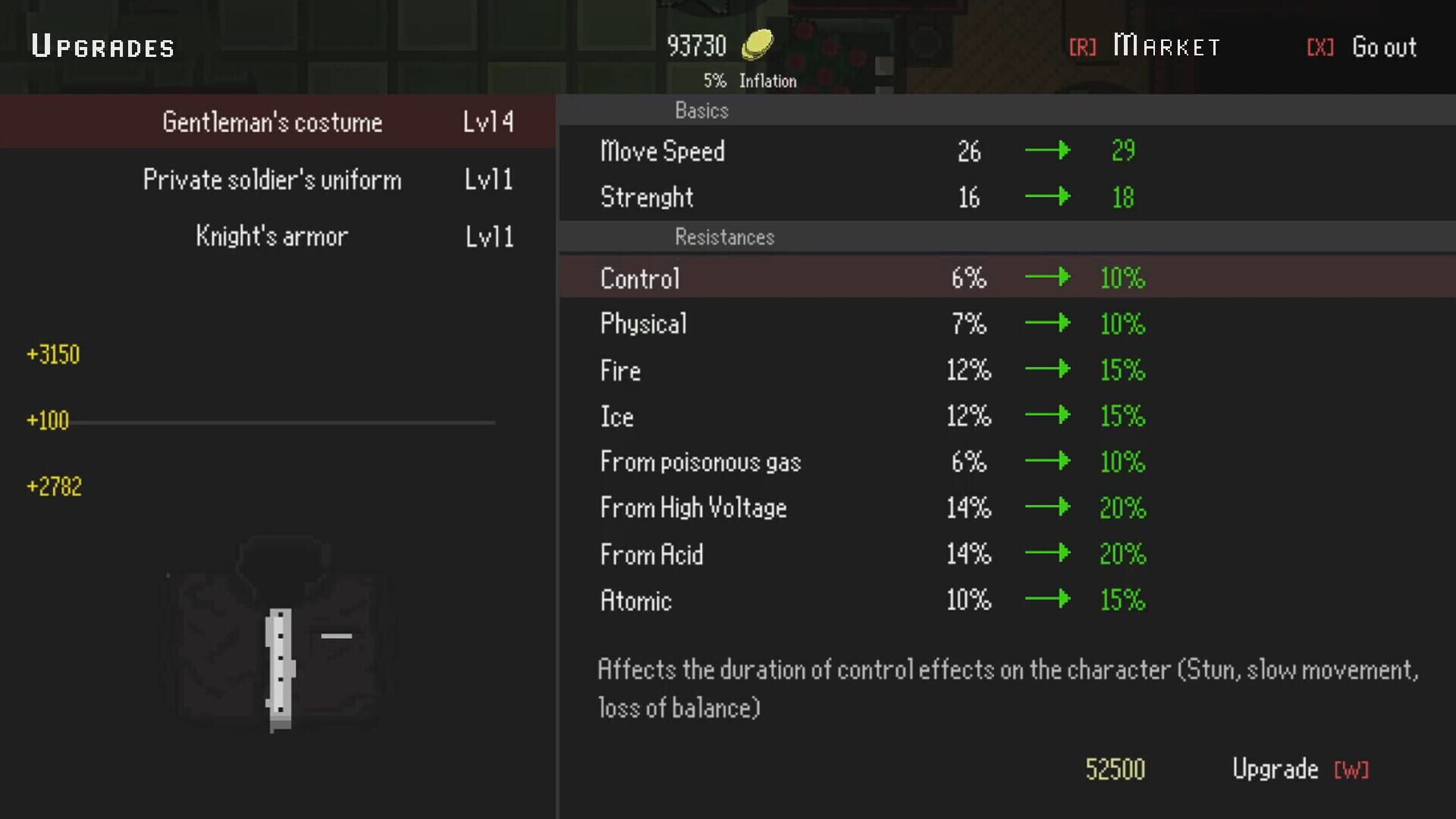The height and width of the screenshot is (819, 1456).
Task: Click the gold coin currency icon
Action: [x=758, y=44]
